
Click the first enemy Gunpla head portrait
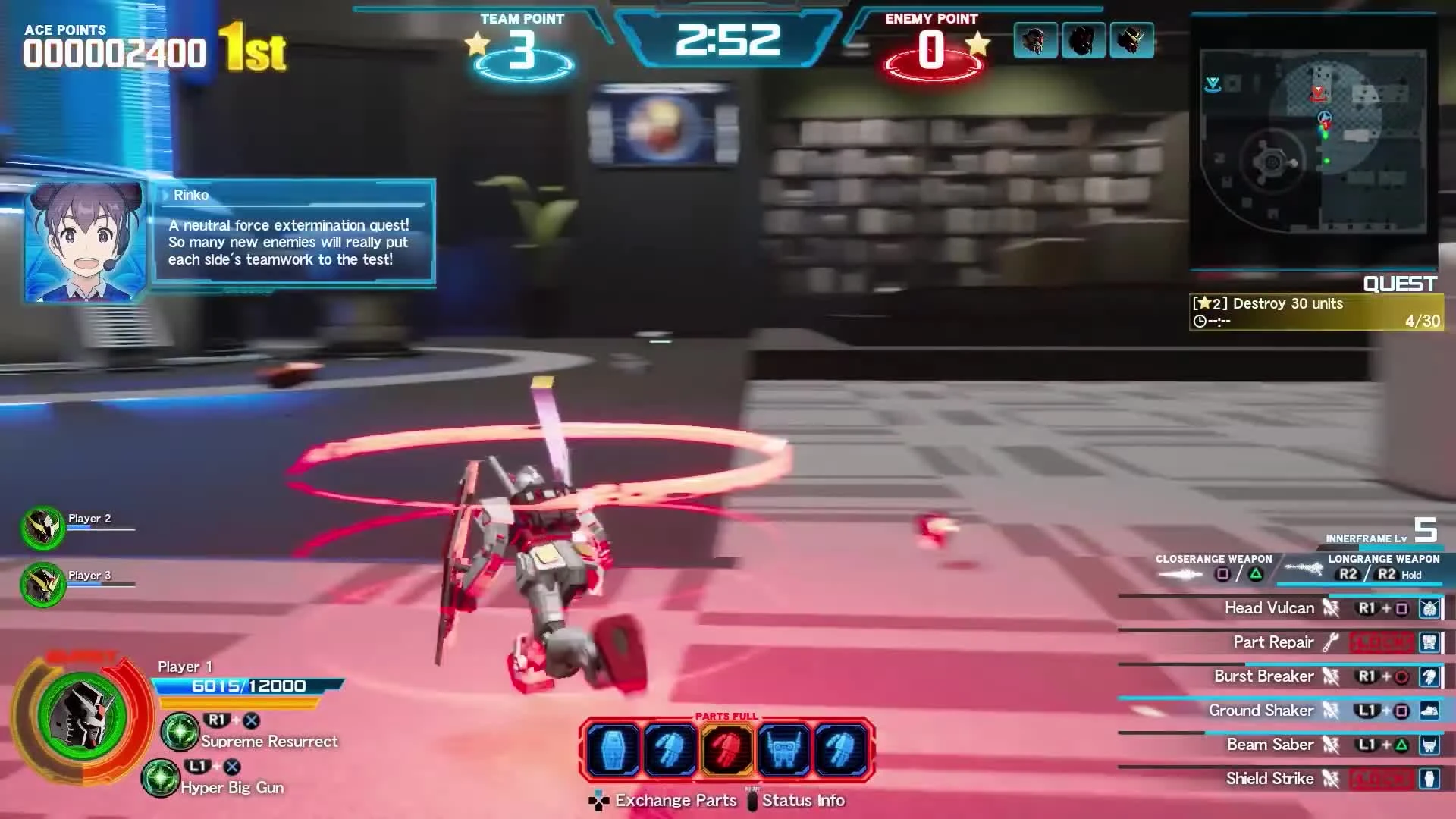[1036, 41]
